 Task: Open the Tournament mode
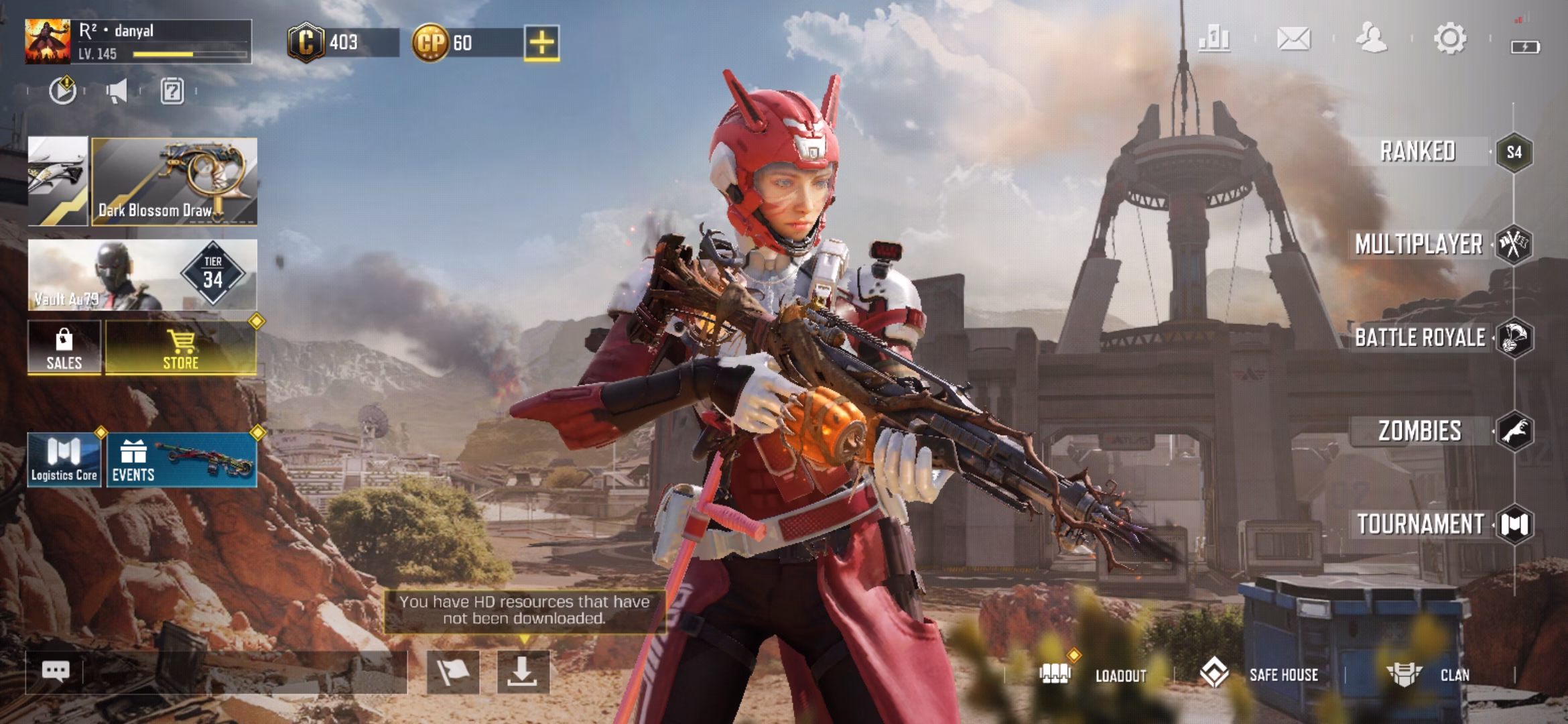[1421, 524]
